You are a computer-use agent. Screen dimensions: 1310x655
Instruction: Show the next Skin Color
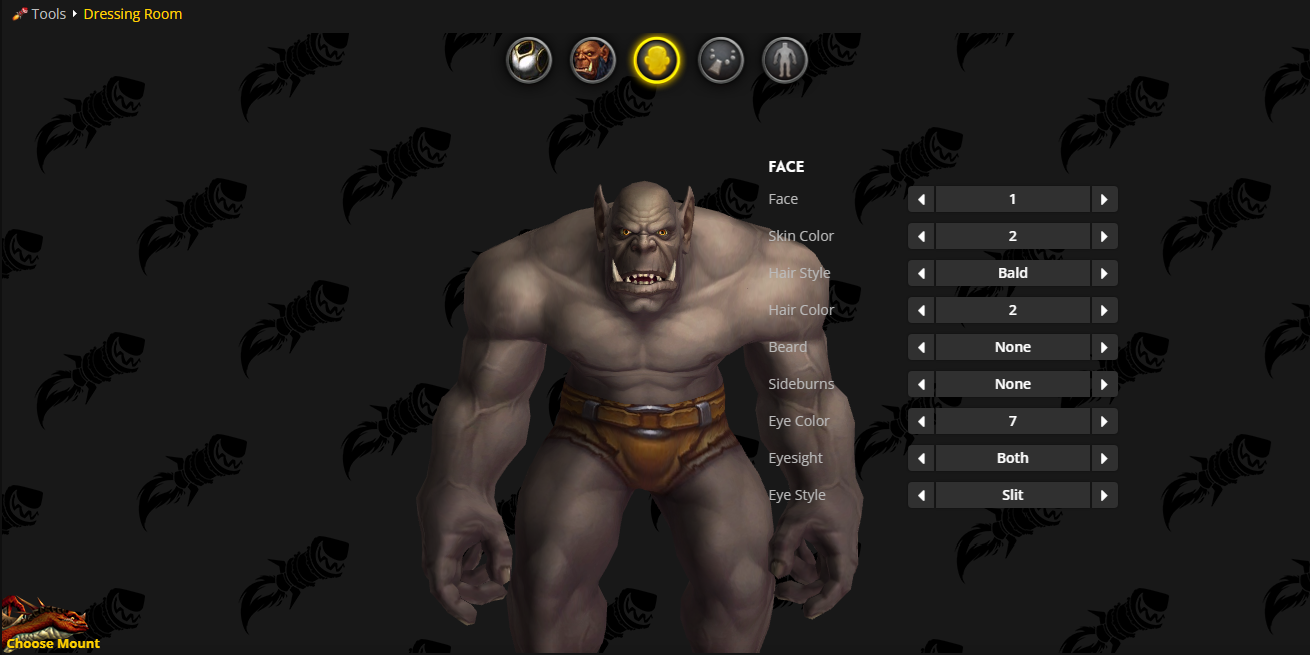pos(1104,236)
